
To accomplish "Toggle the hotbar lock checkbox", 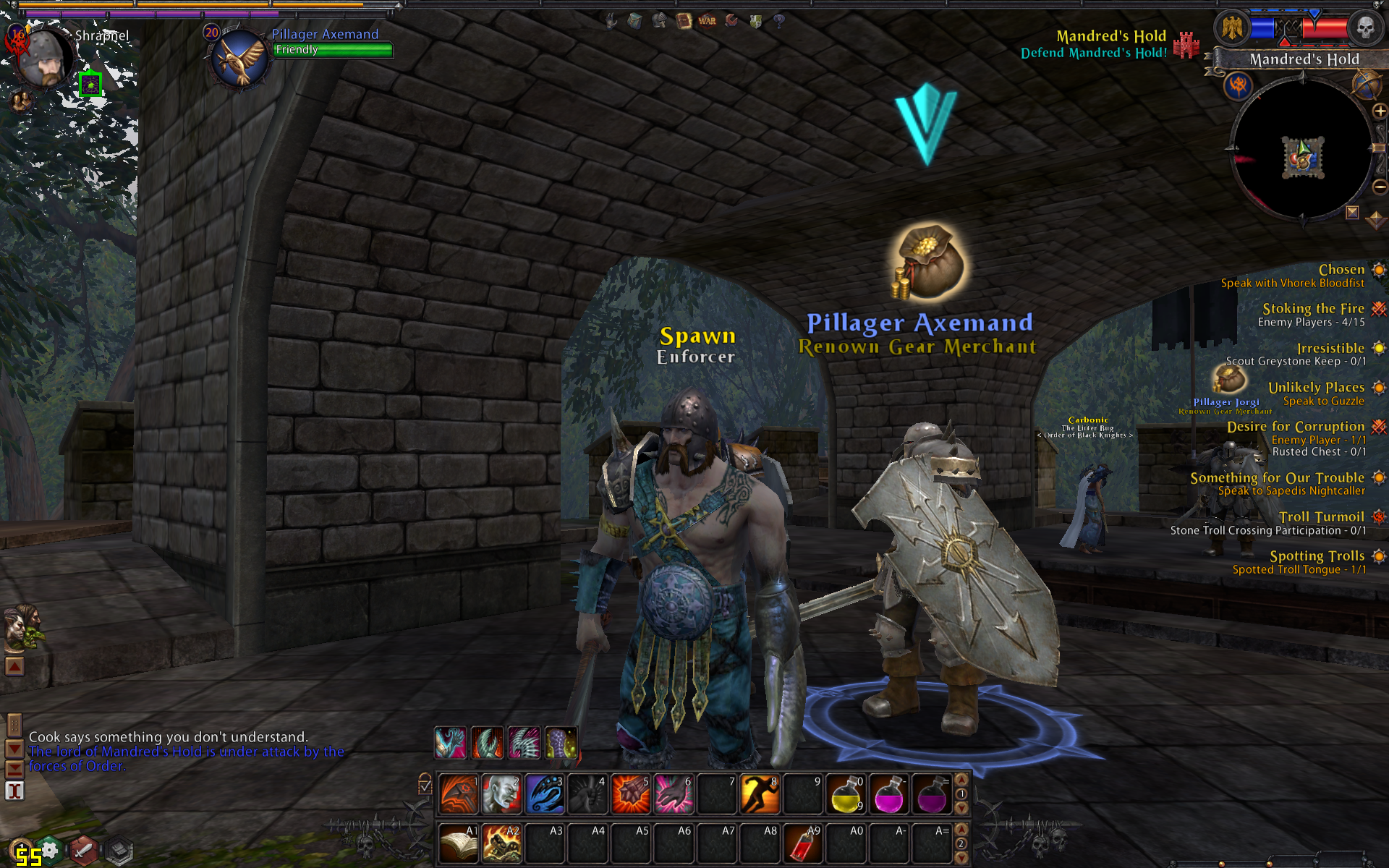I will pos(425,786).
